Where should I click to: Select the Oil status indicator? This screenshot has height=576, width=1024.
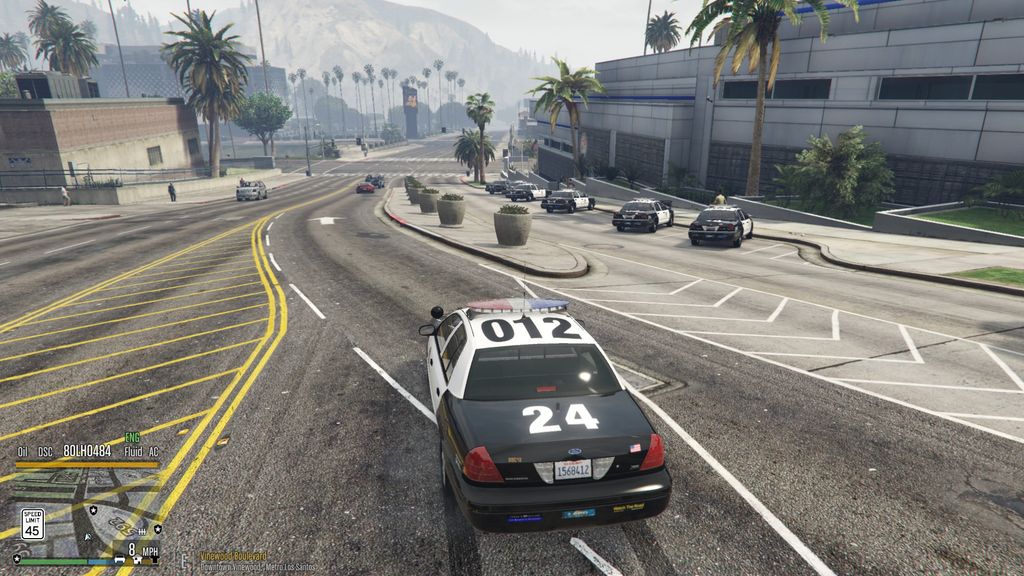[23, 451]
